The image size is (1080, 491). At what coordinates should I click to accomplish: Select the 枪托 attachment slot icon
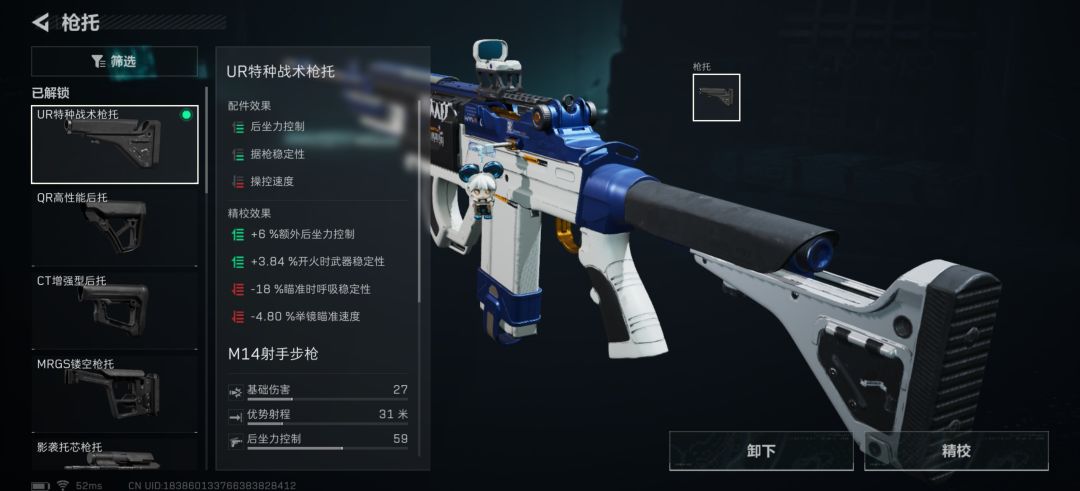tap(716, 98)
